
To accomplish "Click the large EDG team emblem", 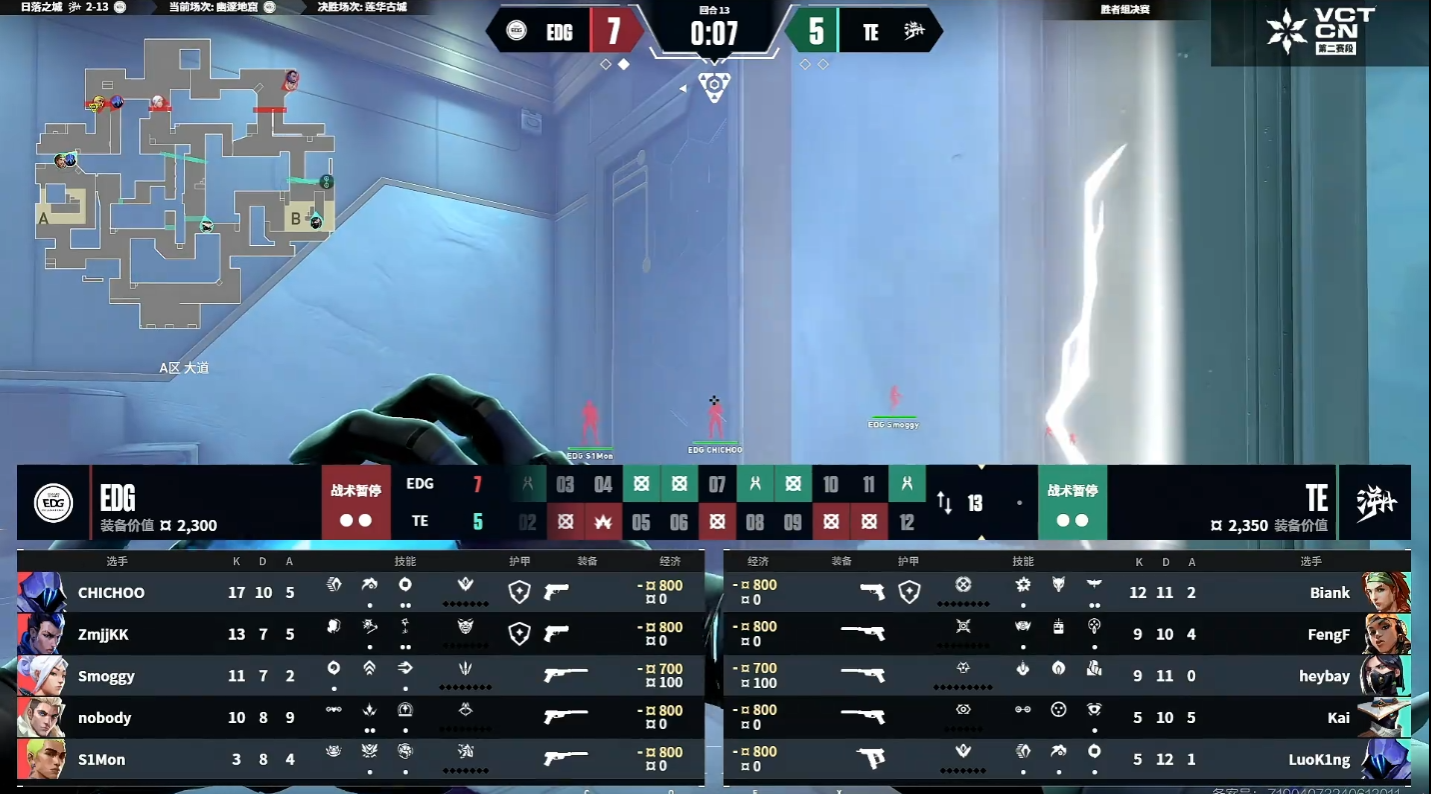I will coord(54,502).
